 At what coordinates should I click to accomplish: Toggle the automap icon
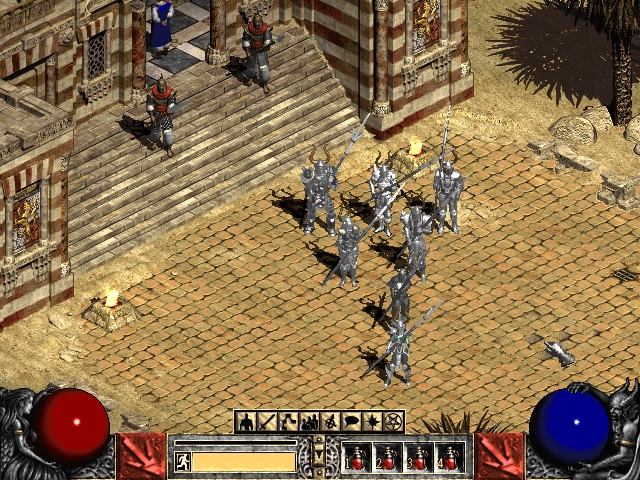click(x=330, y=422)
